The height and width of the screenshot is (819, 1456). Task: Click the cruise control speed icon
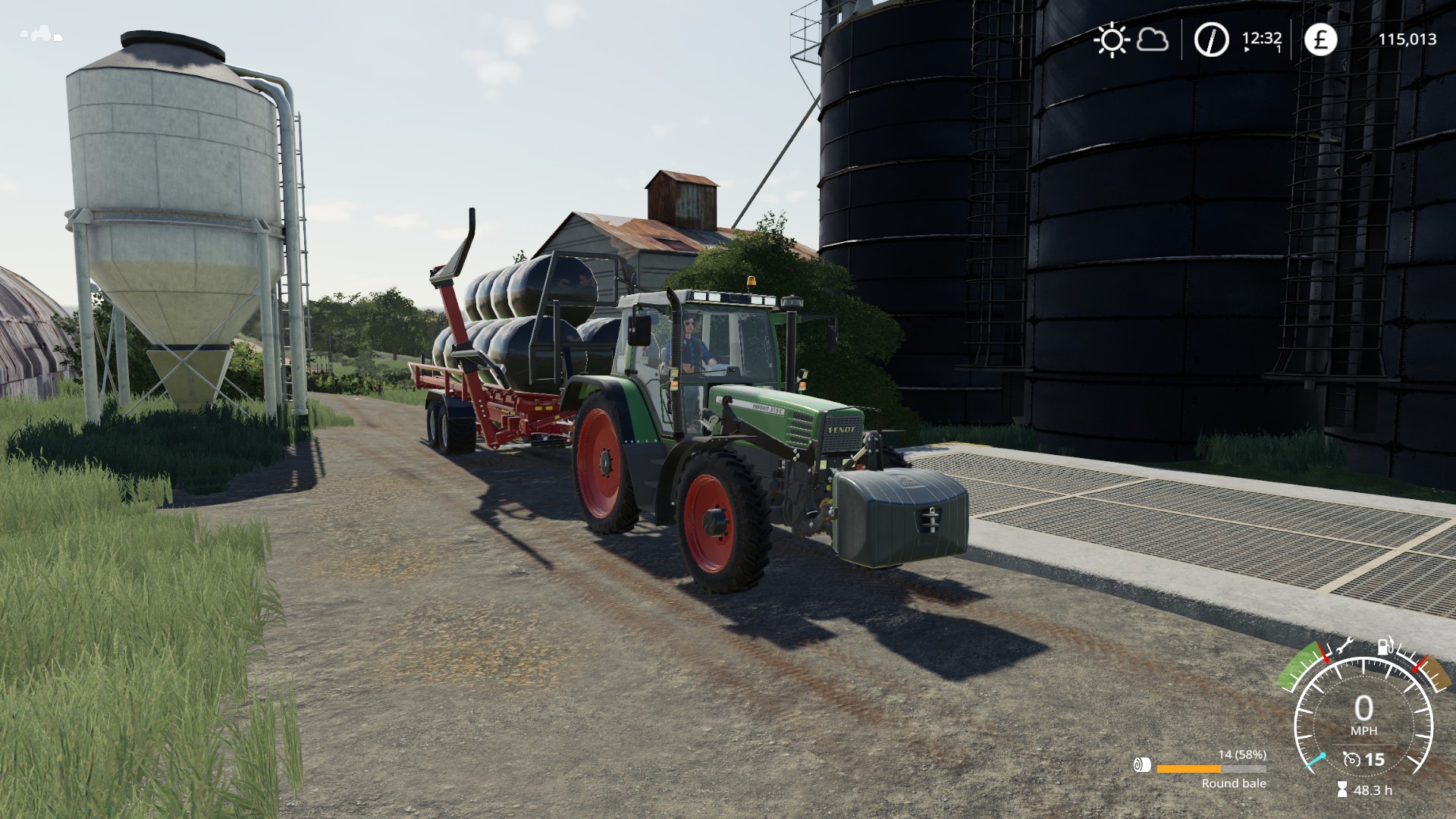click(x=1351, y=759)
